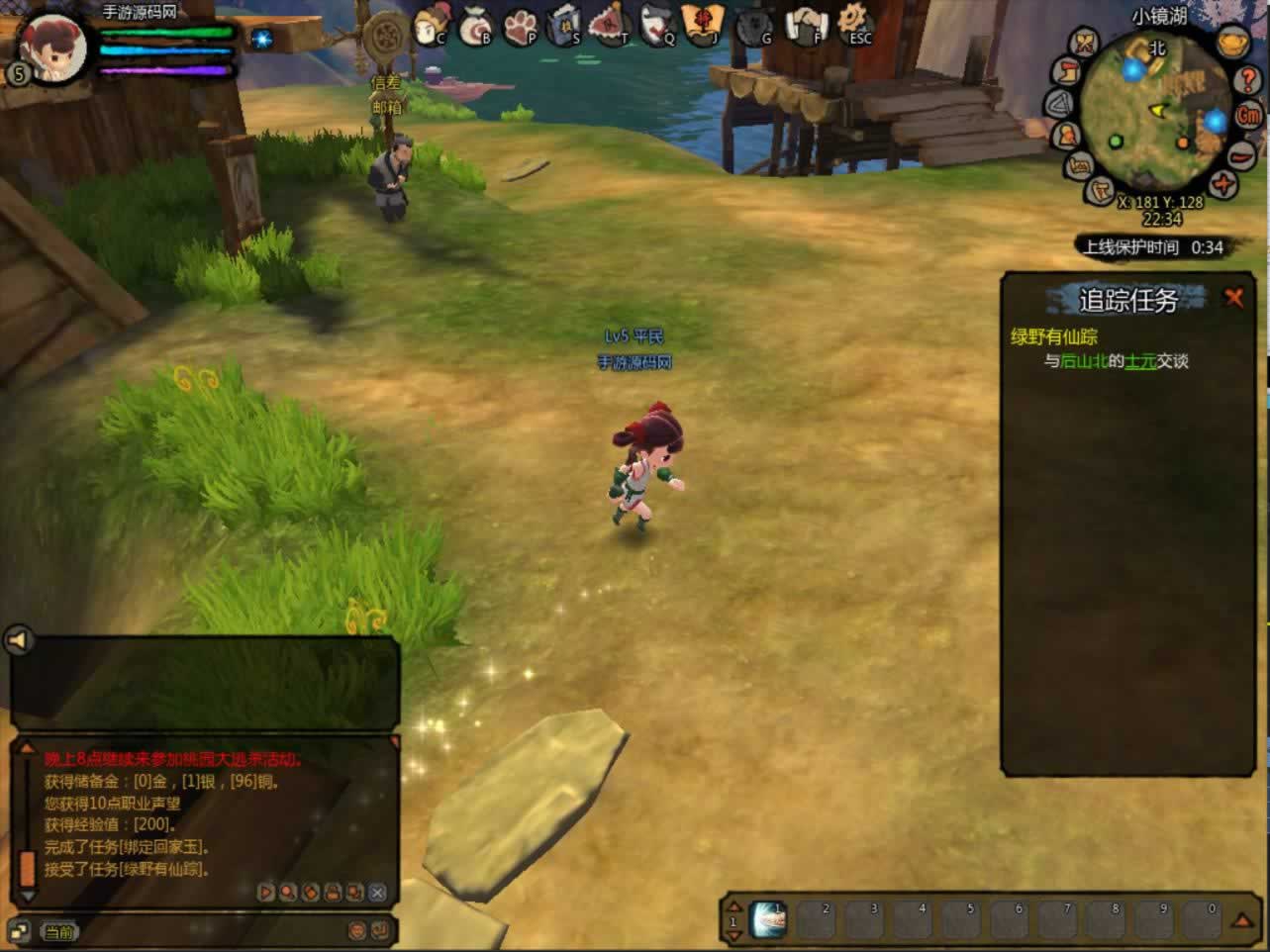
Task: Open the quest scroll icon (Q)
Action: click(657, 26)
